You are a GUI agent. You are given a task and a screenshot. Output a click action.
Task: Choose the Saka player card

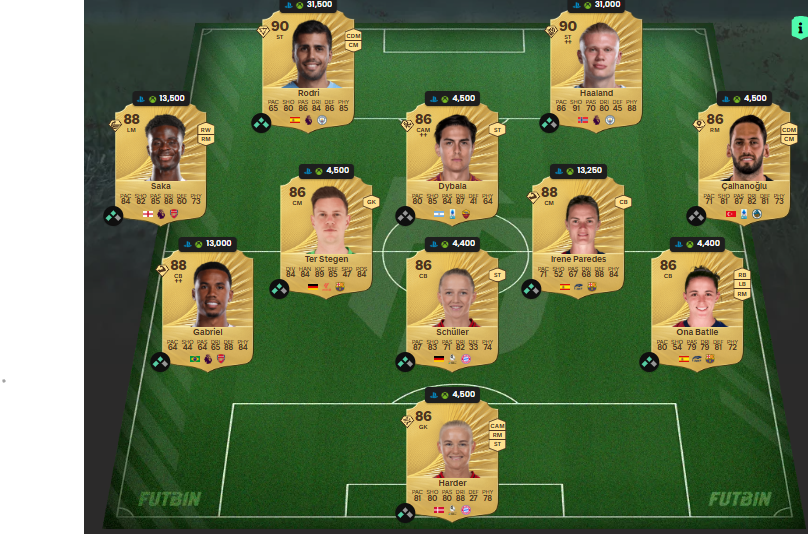(x=161, y=160)
